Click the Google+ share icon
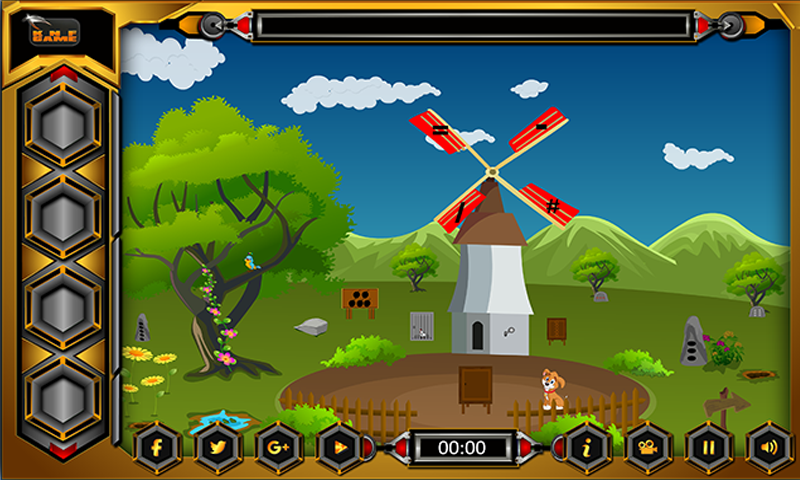This screenshot has height=480, width=800. click(279, 447)
